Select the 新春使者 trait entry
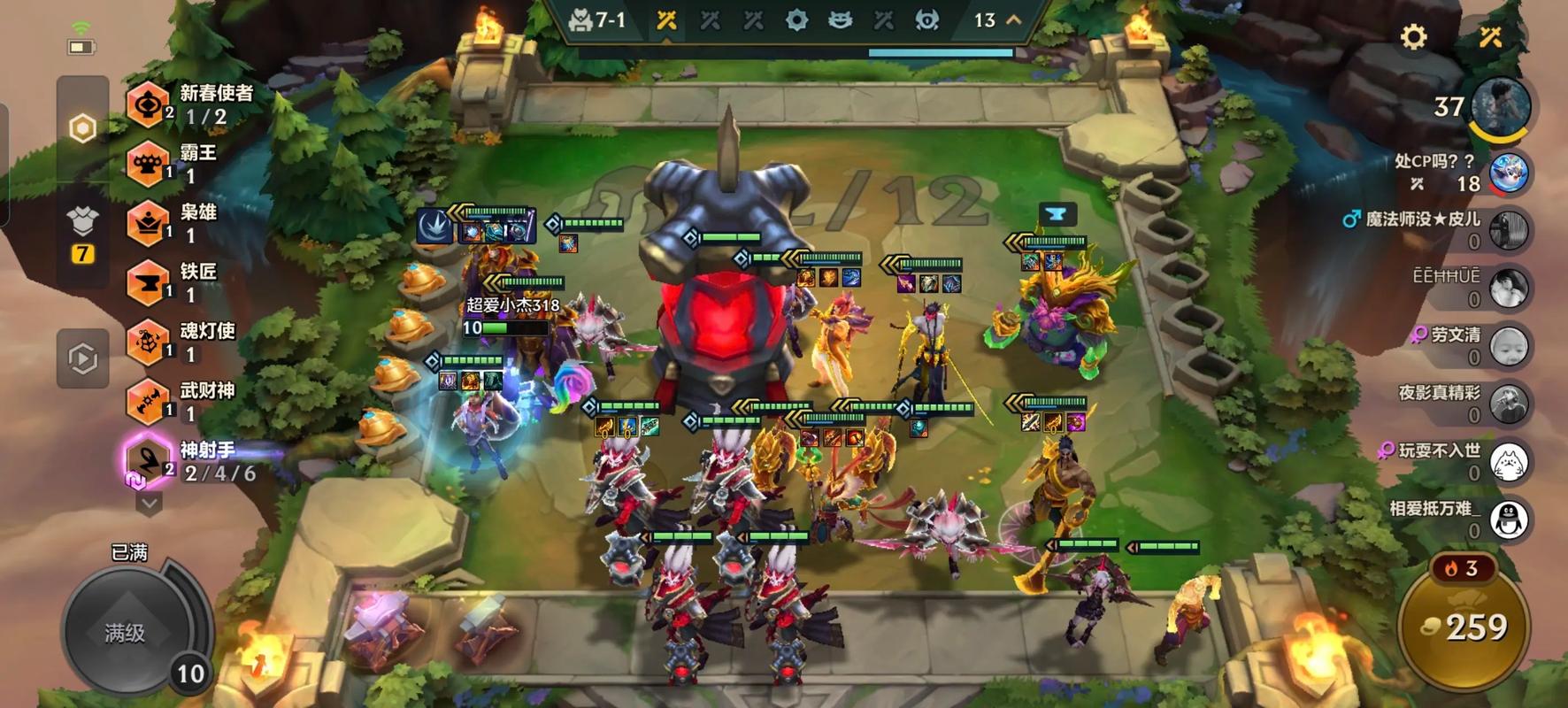Viewport: 1568px width, 708px height. (190, 104)
